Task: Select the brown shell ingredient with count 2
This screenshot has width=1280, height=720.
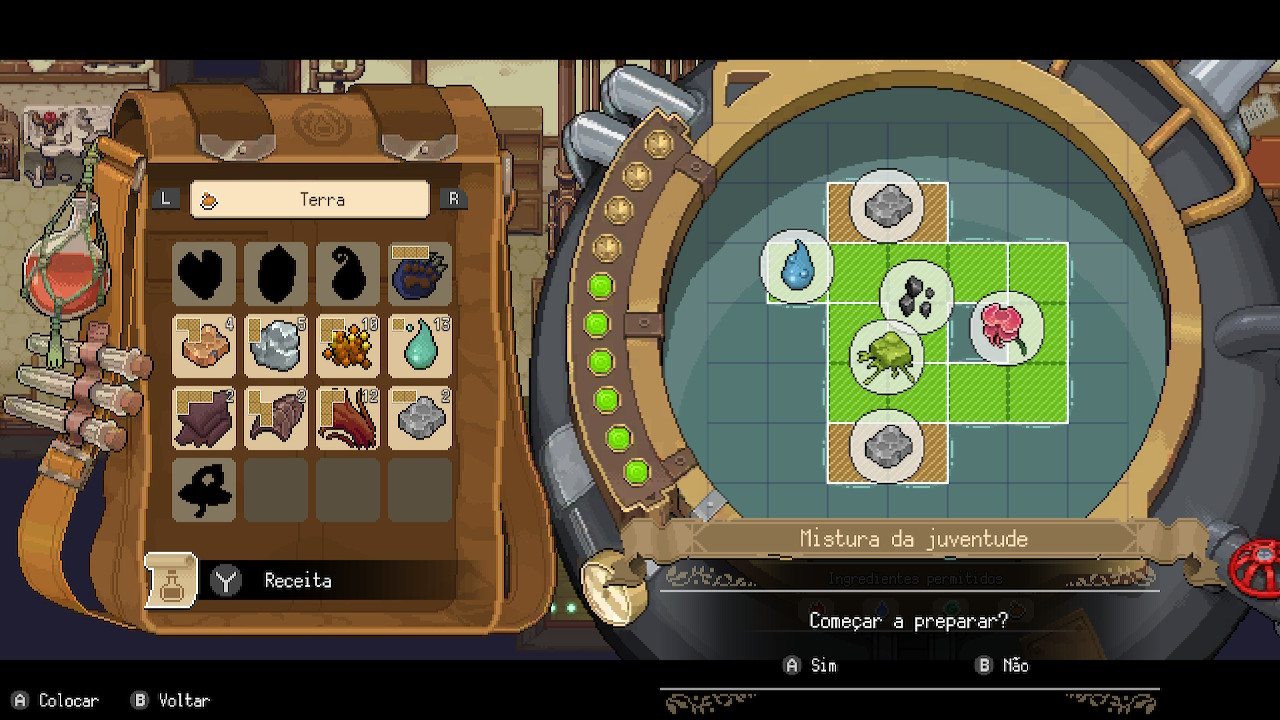Action: click(x=276, y=418)
